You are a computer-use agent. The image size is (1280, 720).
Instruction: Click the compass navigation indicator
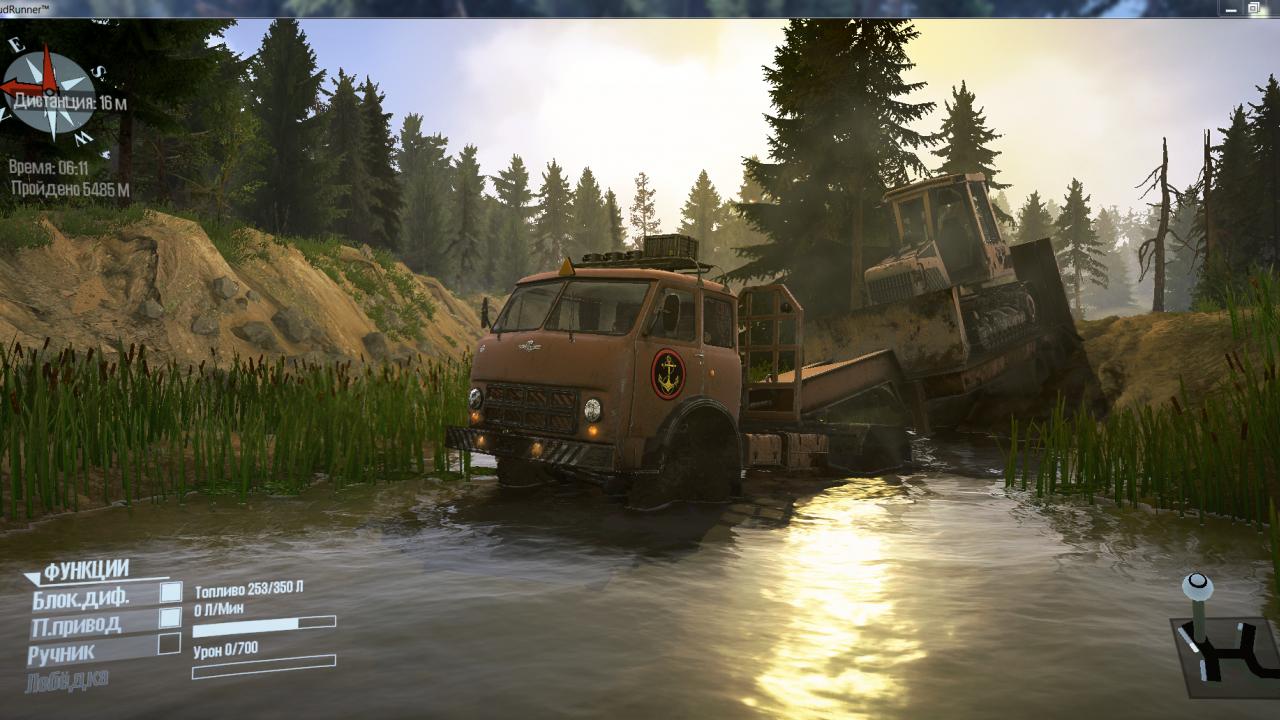(x=48, y=92)
